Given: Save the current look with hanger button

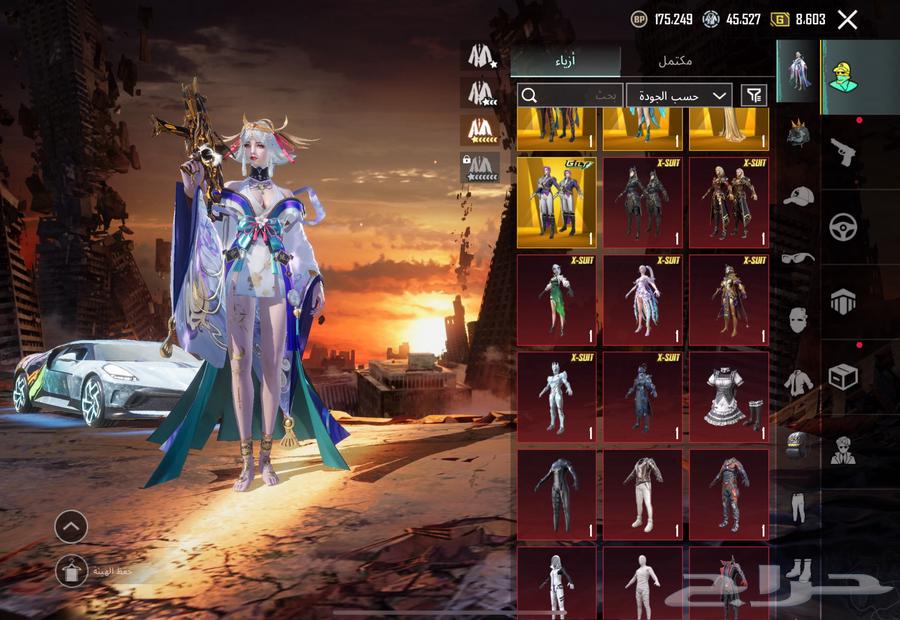Looking at the screenshot, I should pos(71,571).
